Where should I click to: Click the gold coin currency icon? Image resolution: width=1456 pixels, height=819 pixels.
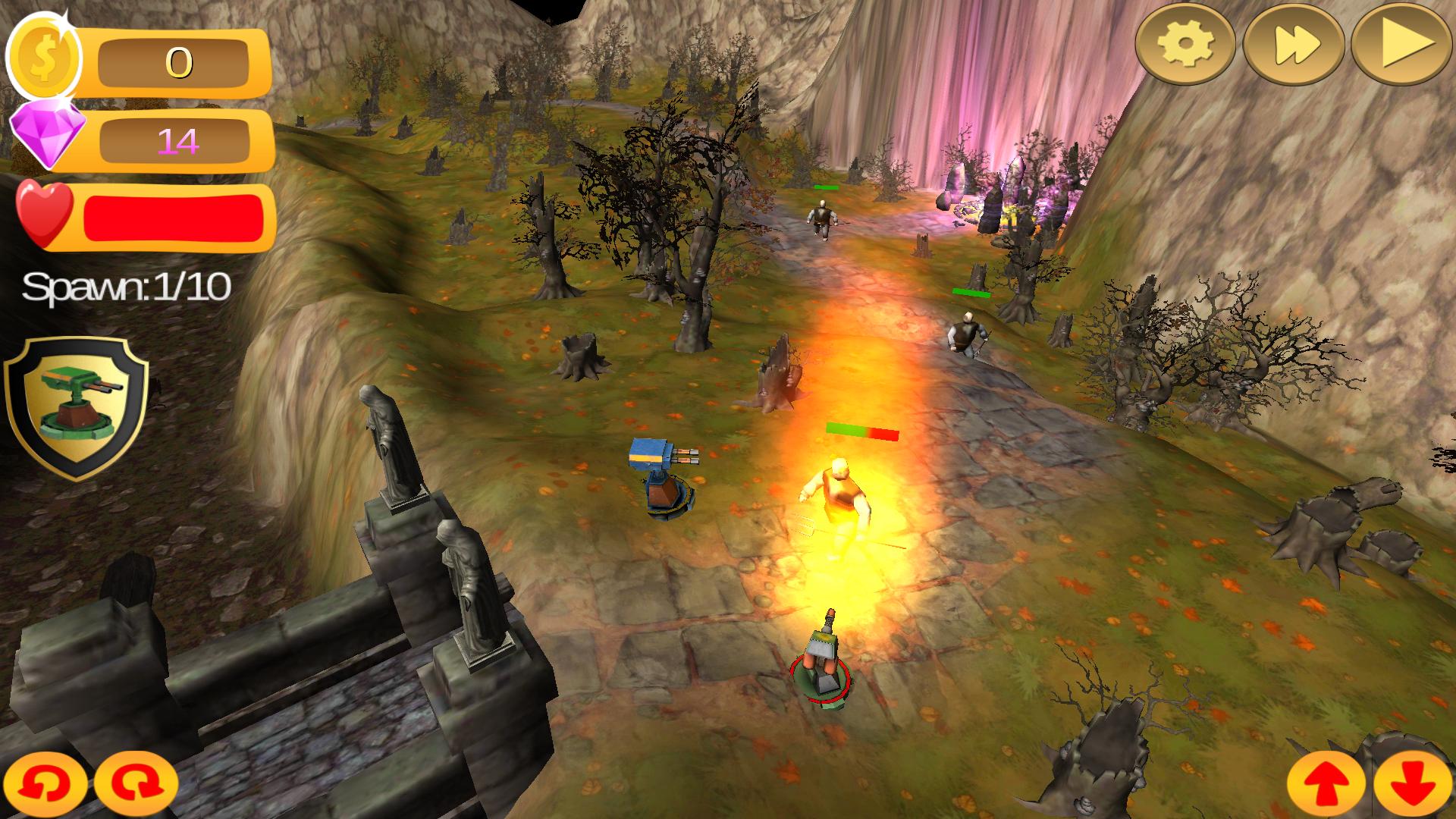click(44, 55)
